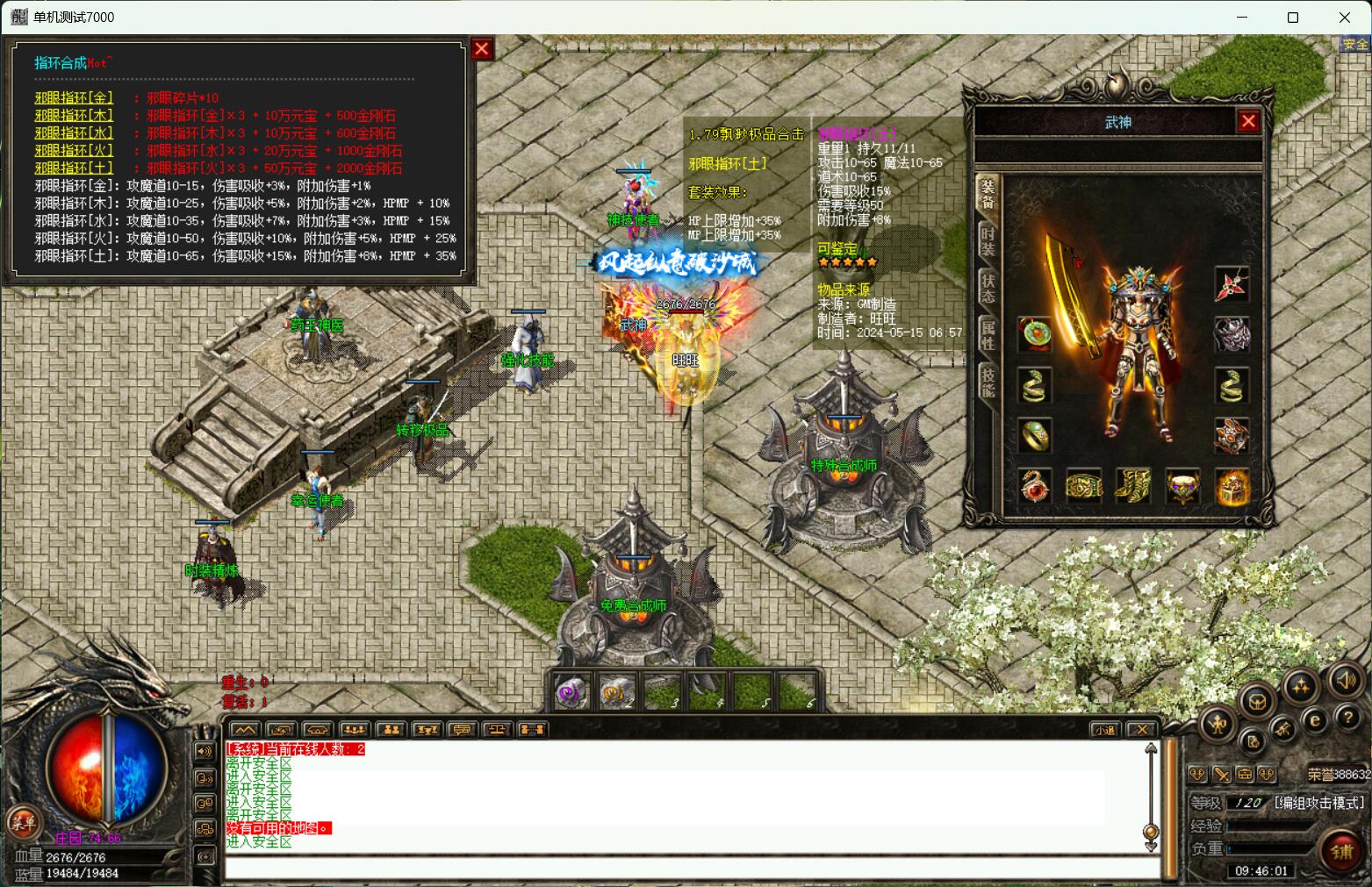Open the red 铺 shop button
This screenshot has width=1372, height=887.
[x=1341, y=850]
